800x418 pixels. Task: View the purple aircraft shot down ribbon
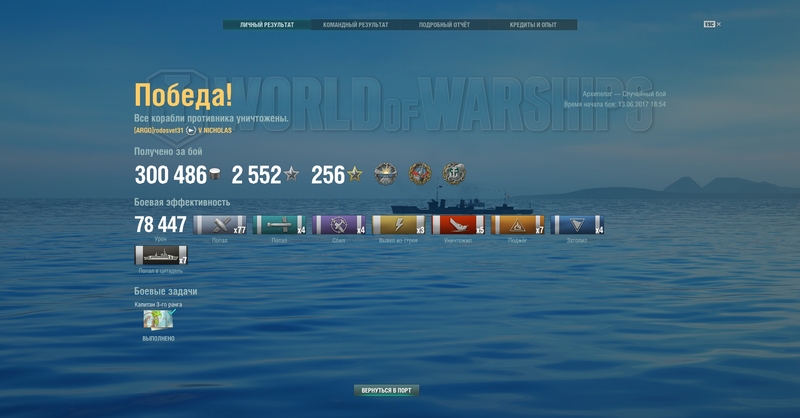tap(339, 225)
